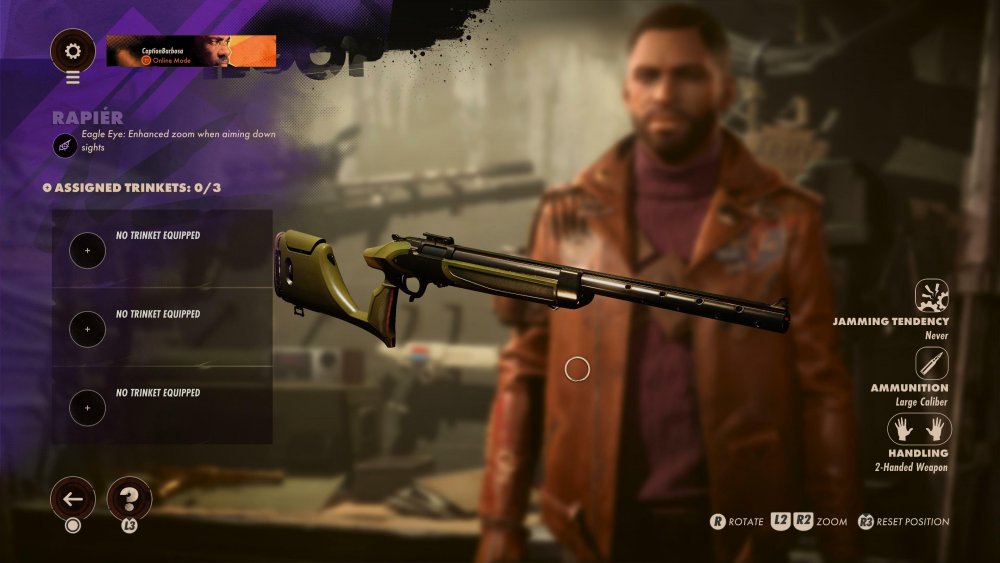Select the Eagle Eye perk icon

(x=65, y=146)
